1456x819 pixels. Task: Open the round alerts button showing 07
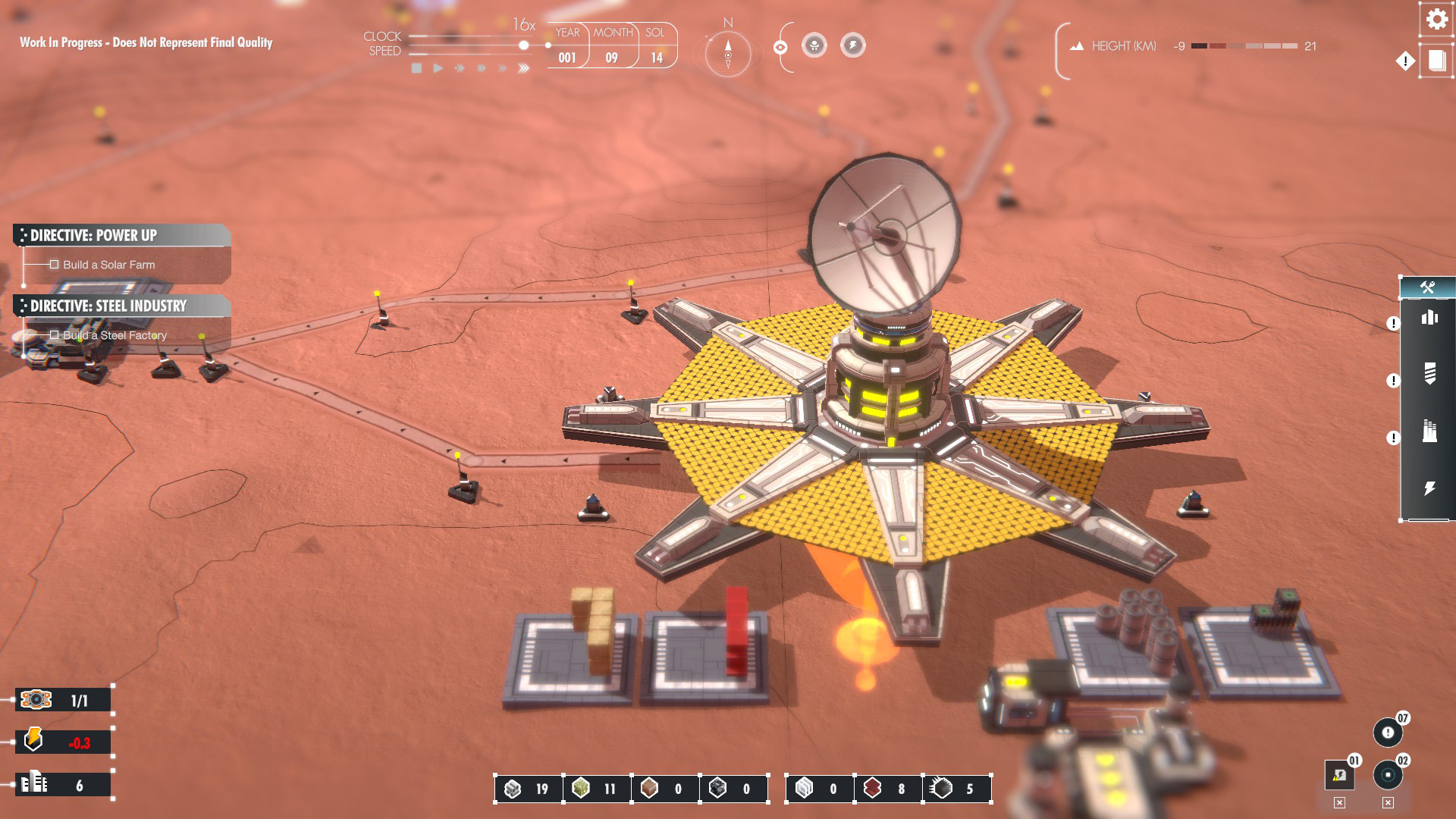(1388, 733)
